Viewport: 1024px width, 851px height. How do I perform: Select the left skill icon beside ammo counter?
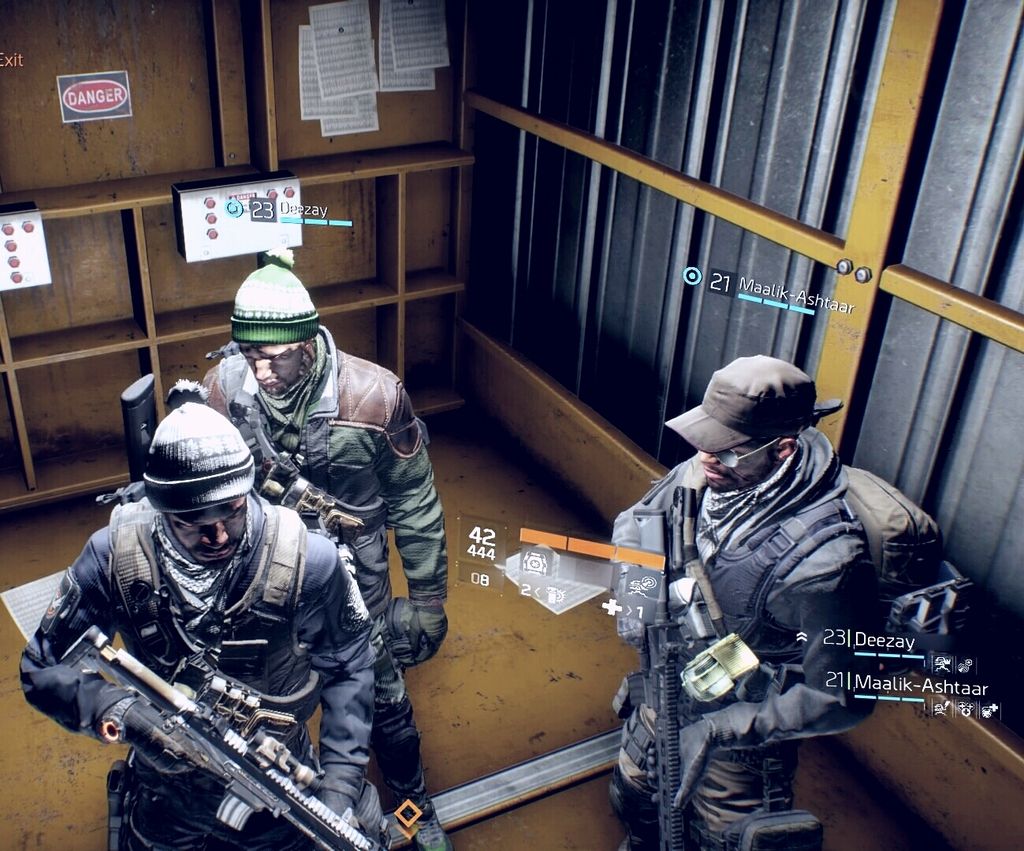pos(536,563)
